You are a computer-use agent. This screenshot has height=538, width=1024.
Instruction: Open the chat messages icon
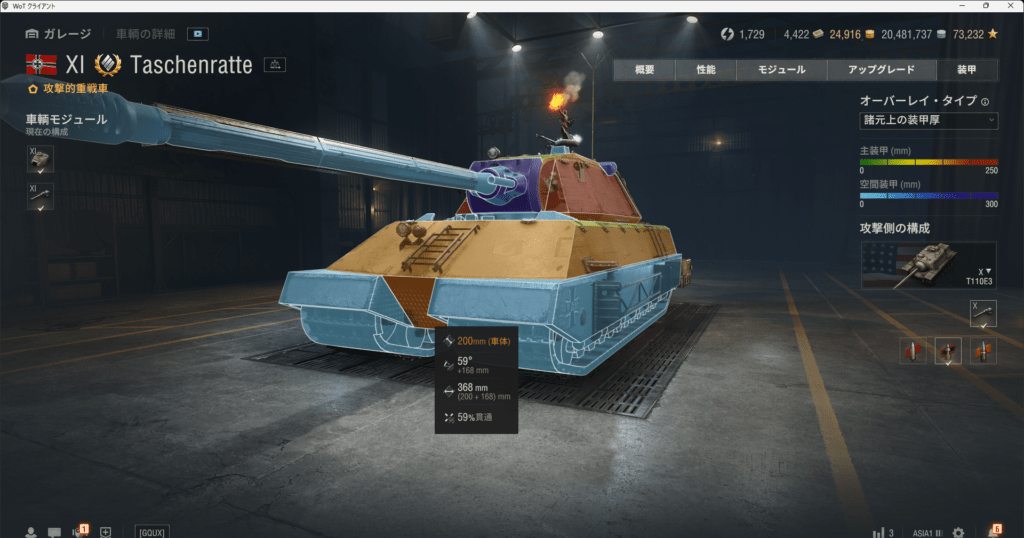(x=54, y=532)
